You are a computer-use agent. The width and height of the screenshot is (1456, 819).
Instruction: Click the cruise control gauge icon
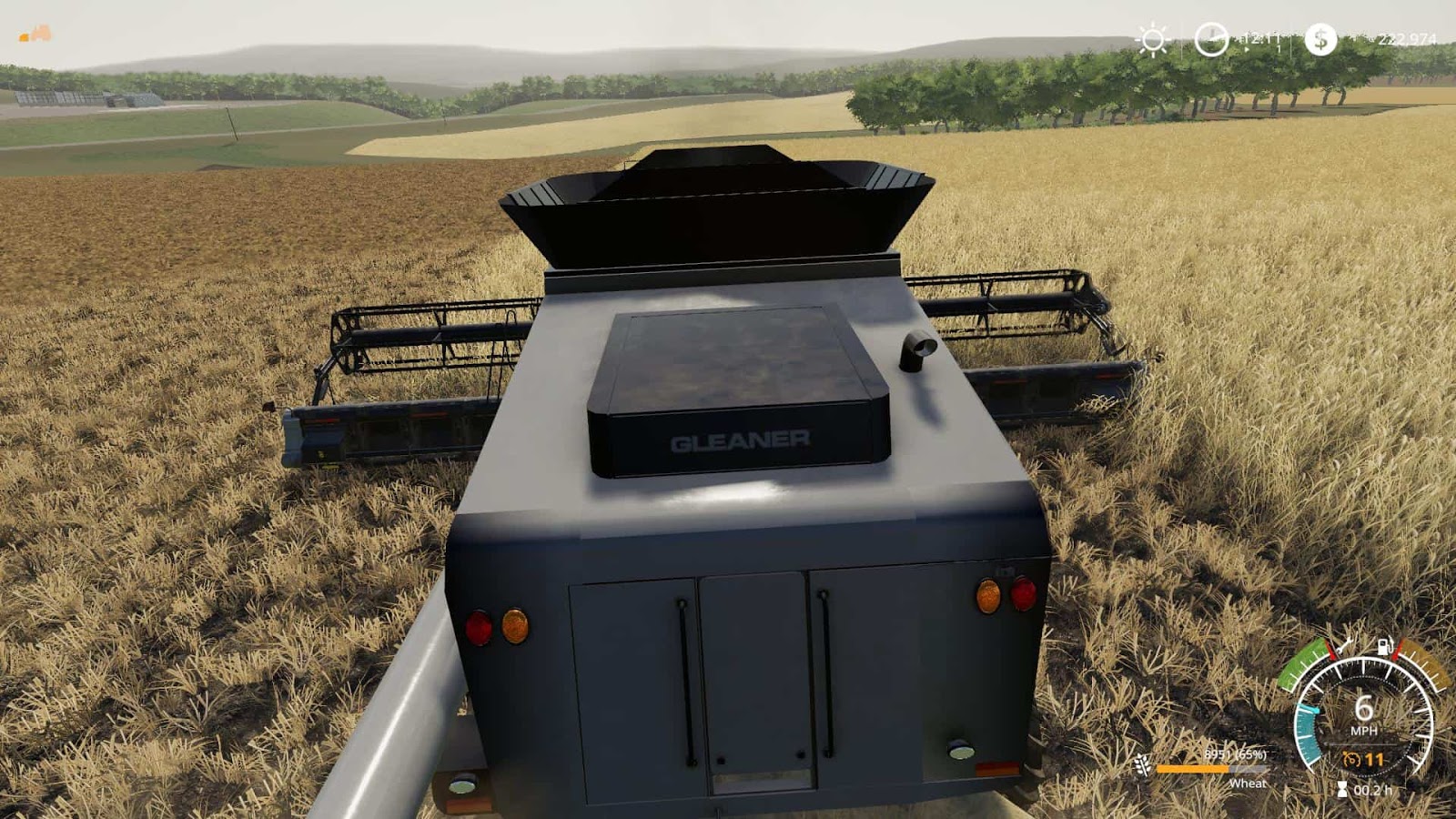click(x=1351, y=759)
